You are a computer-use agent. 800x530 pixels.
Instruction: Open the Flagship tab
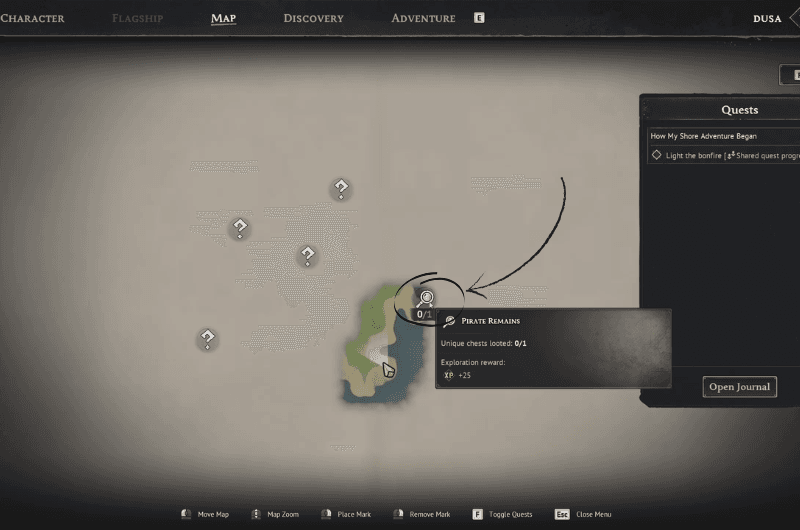tap(138, 18)
